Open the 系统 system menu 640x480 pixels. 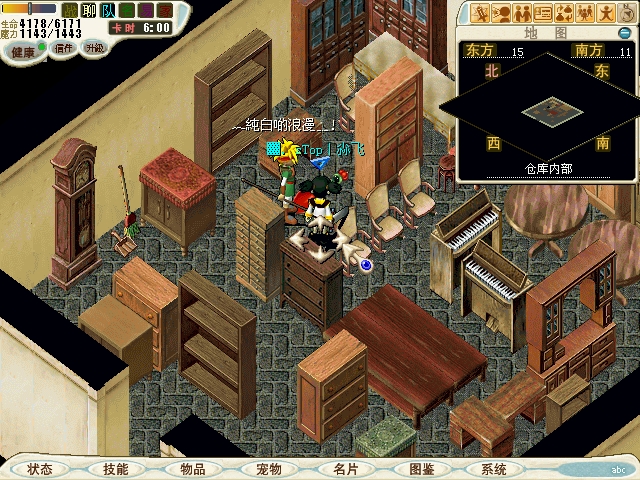(x=493, y=468)
